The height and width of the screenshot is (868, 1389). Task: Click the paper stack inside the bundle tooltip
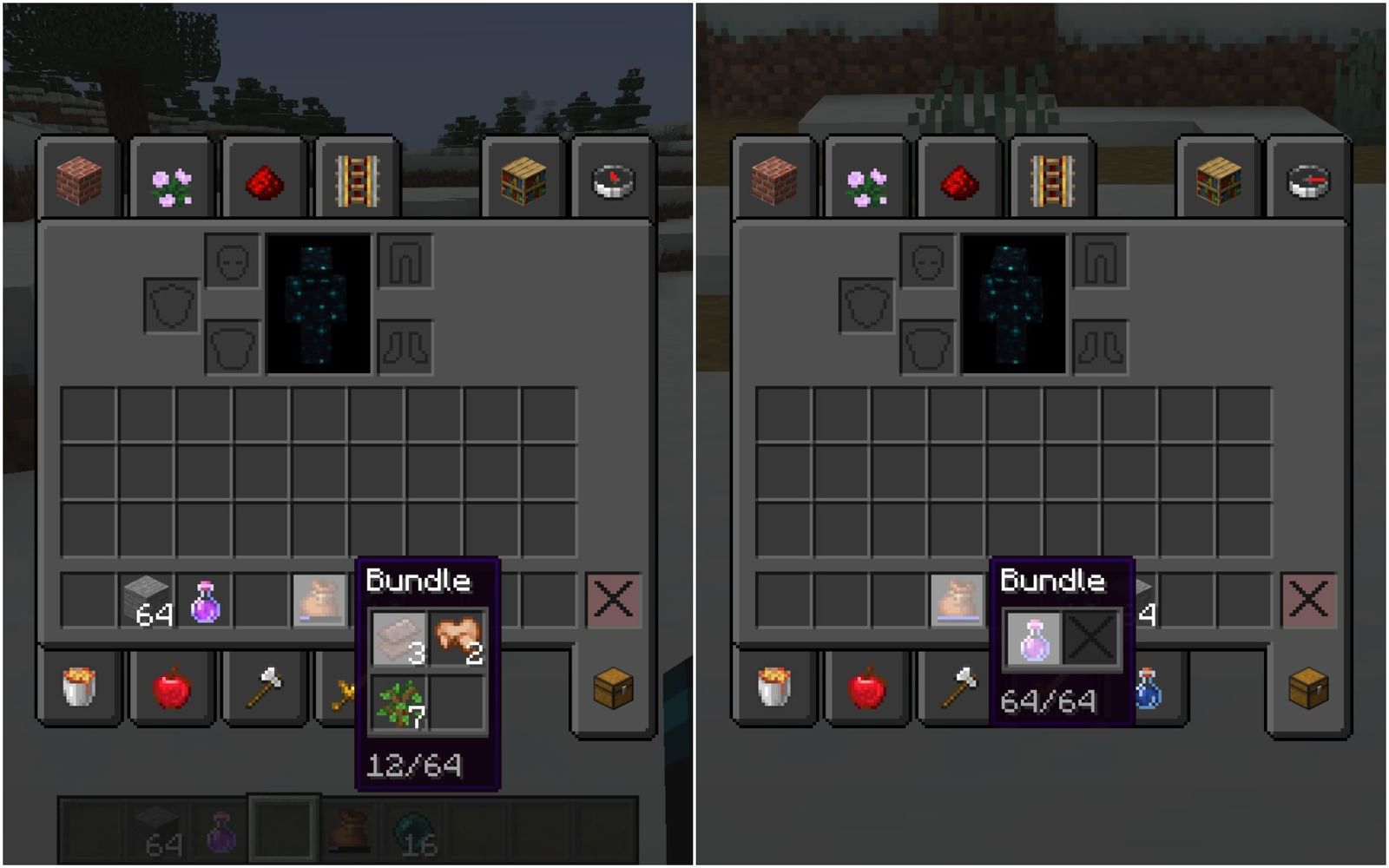398,635
